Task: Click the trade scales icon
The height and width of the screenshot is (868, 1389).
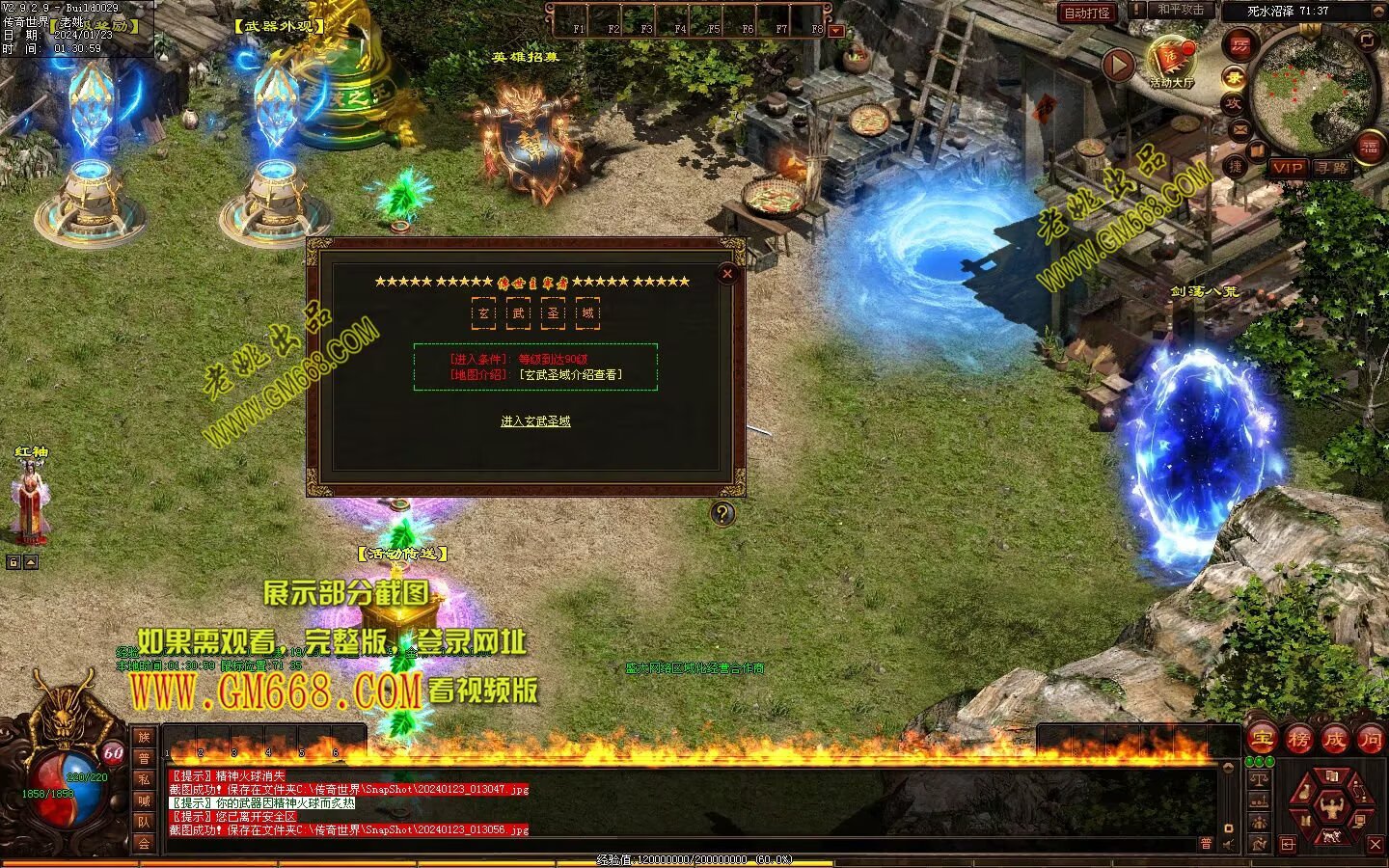Action: click(x=1258, y=779)
